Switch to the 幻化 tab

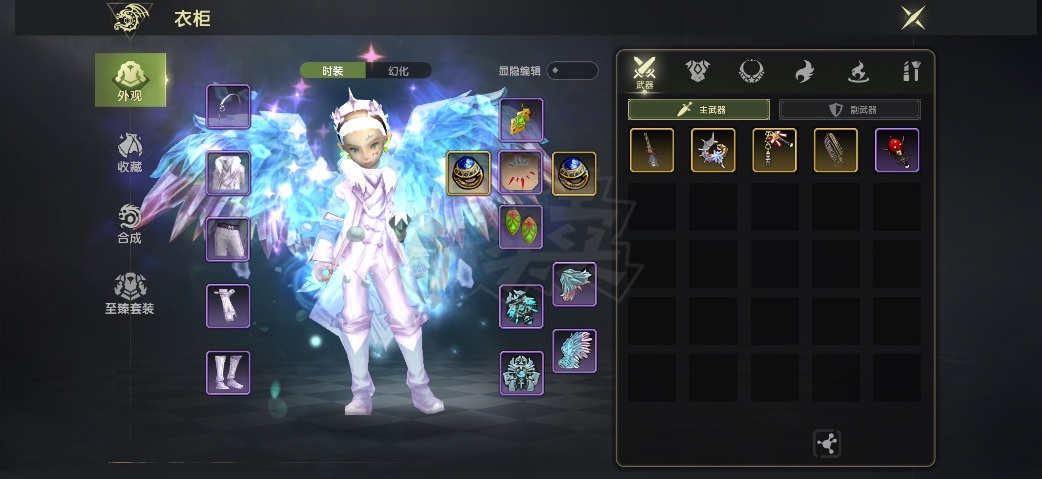[398, 70]
